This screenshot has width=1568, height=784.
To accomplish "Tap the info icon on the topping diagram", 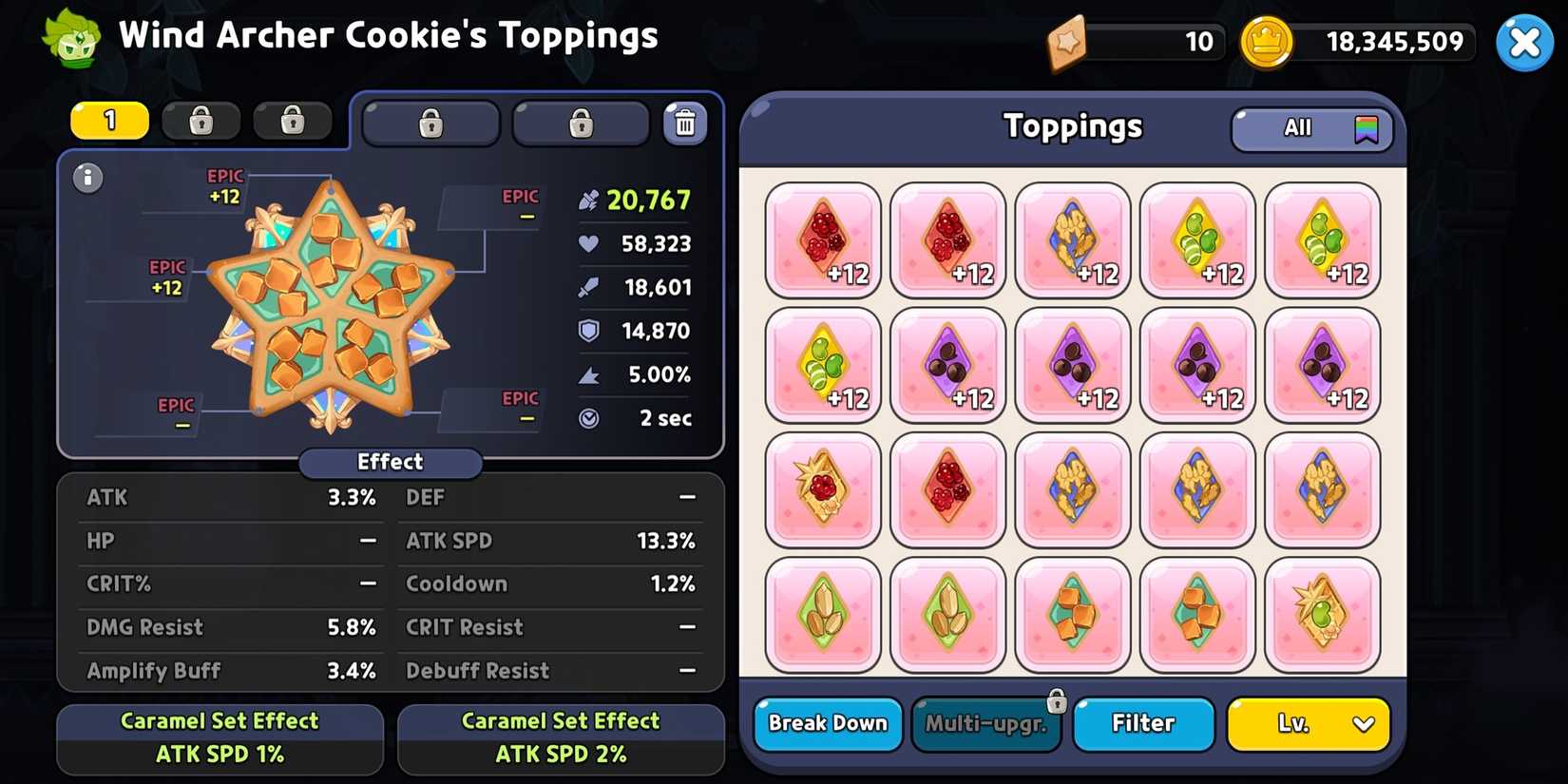I will click(88, 178).
